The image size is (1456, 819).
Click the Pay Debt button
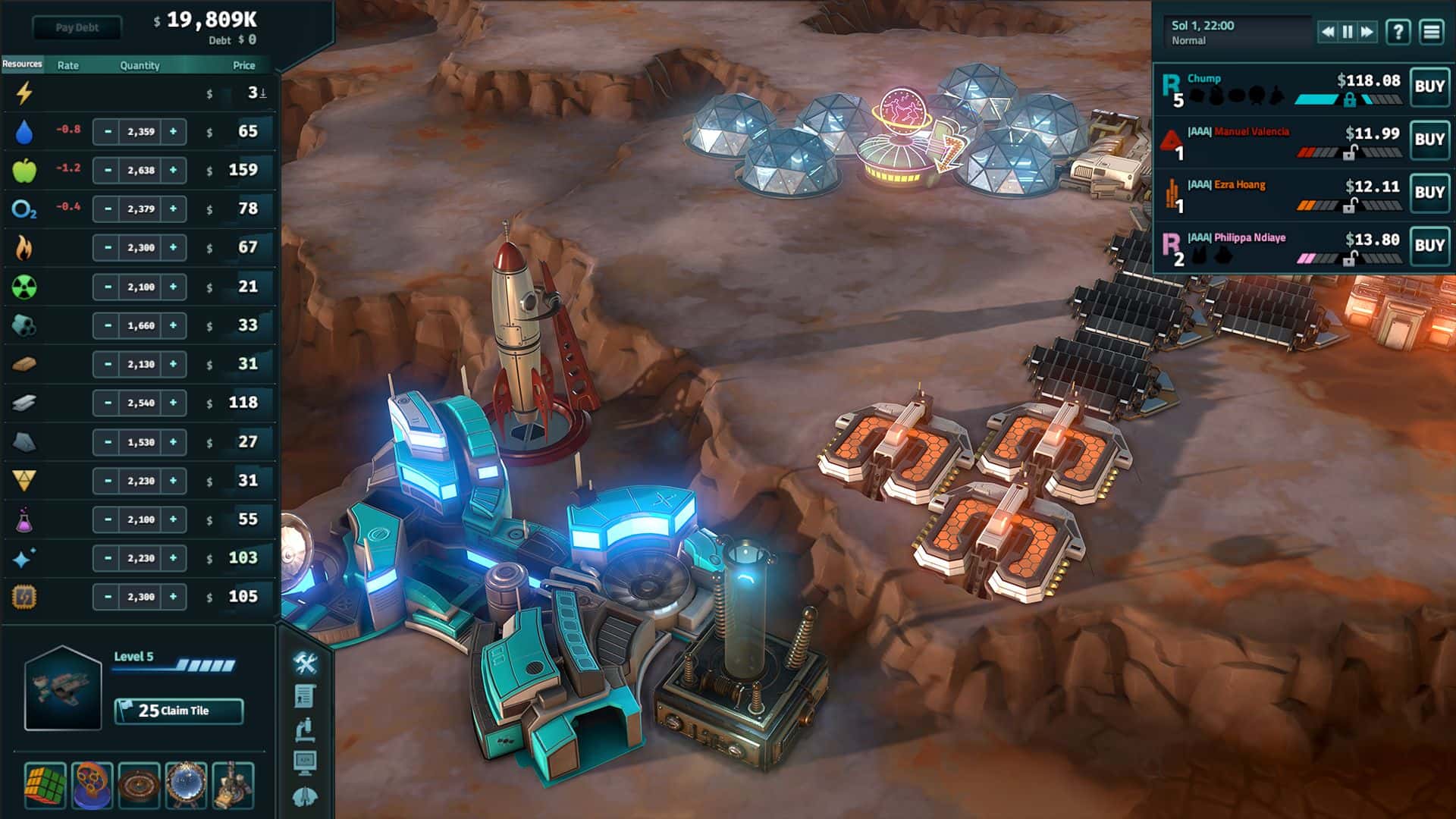(x=78, y=28)
